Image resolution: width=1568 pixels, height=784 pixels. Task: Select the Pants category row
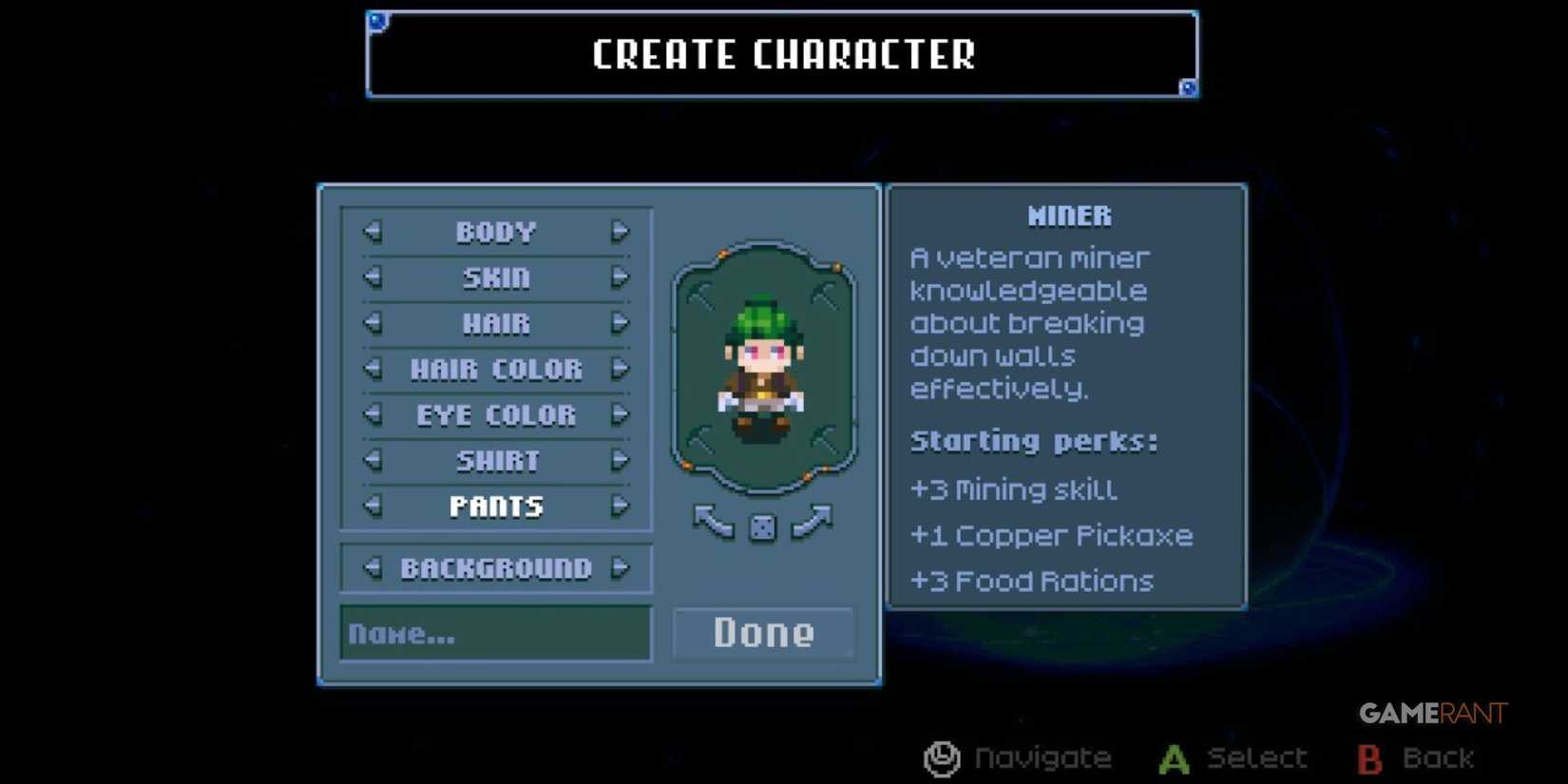click(x=495, y=507)
